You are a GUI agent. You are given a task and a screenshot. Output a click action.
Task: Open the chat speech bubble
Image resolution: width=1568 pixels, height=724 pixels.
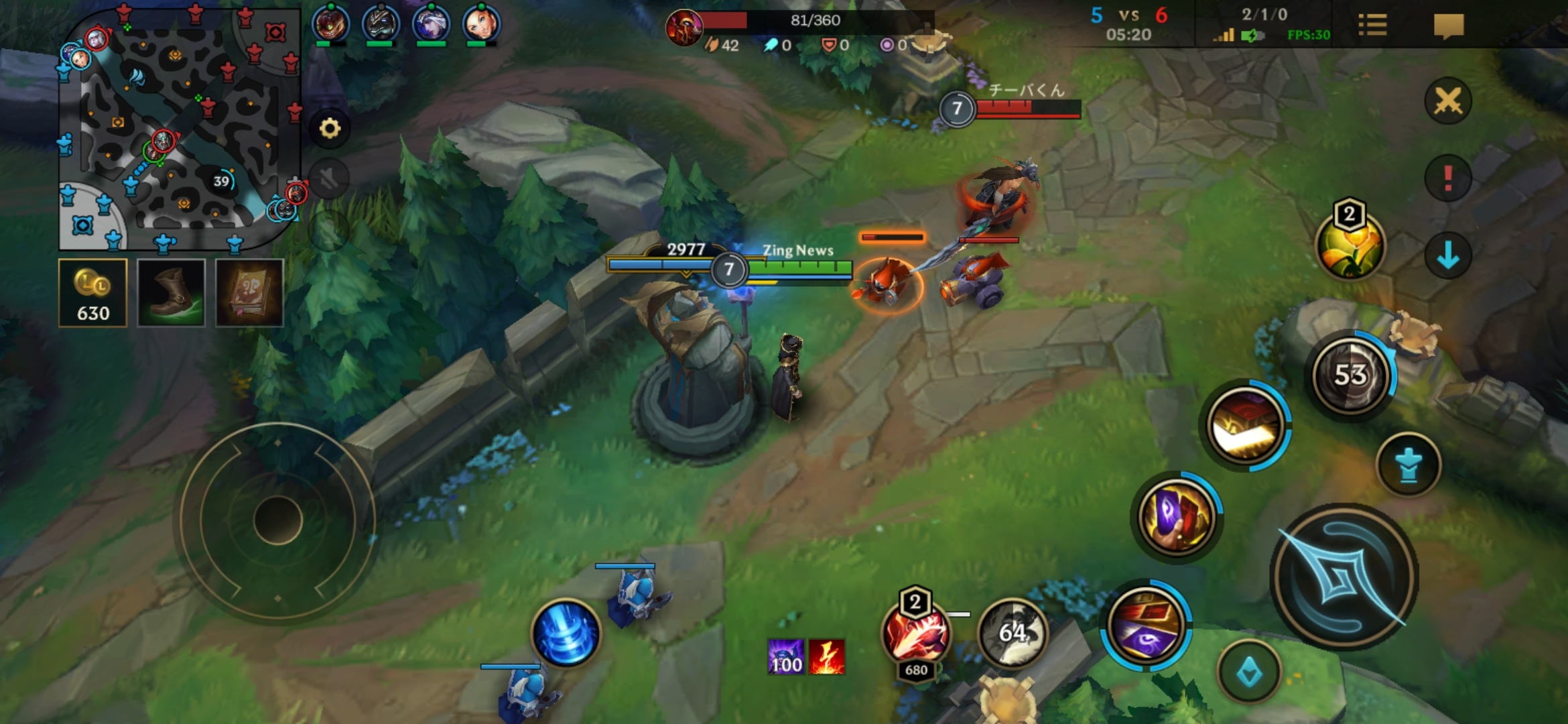point(1448,26)
